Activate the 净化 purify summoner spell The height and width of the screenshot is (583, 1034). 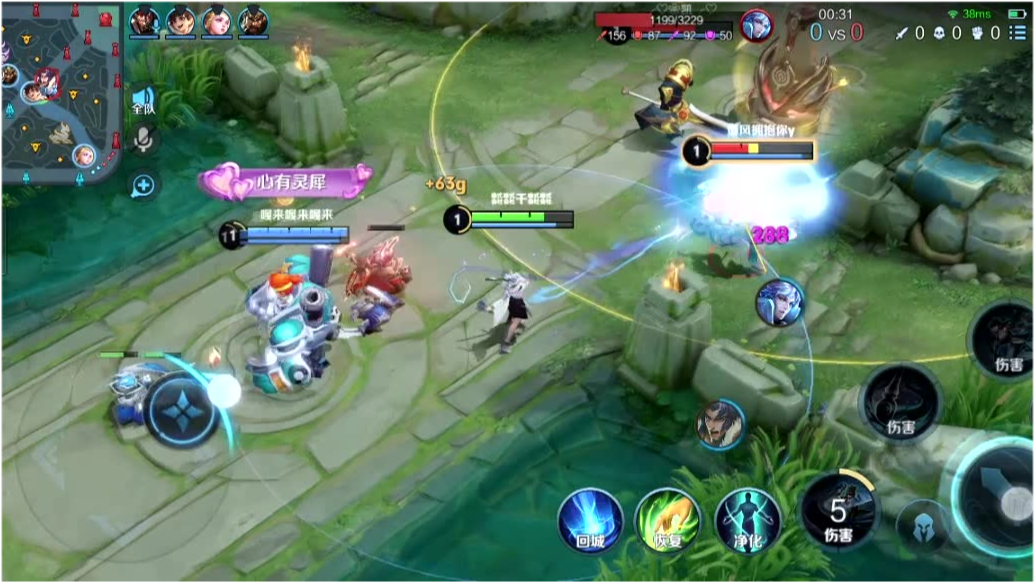[x=747, y=520]
